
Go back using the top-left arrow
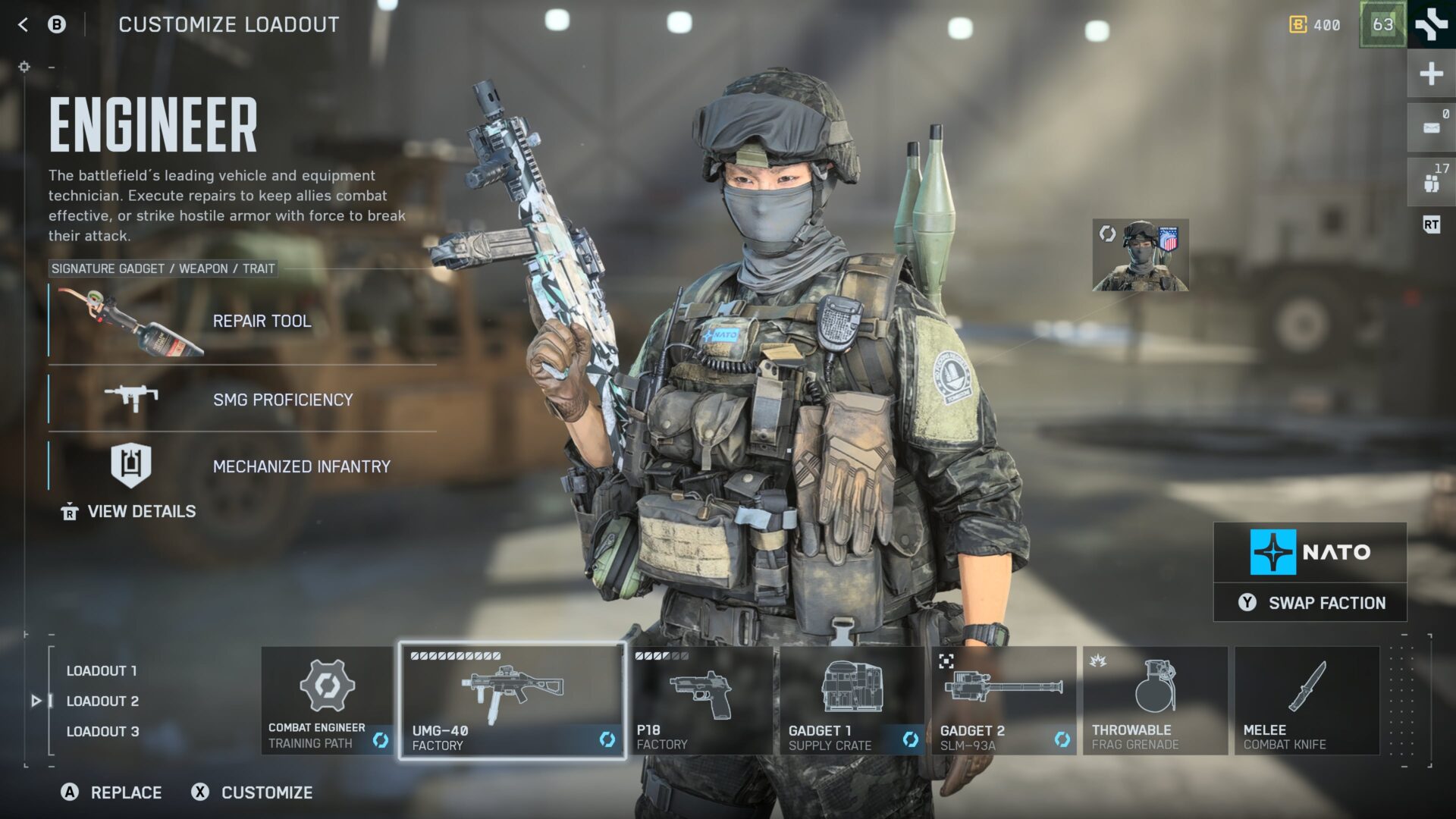24,25
